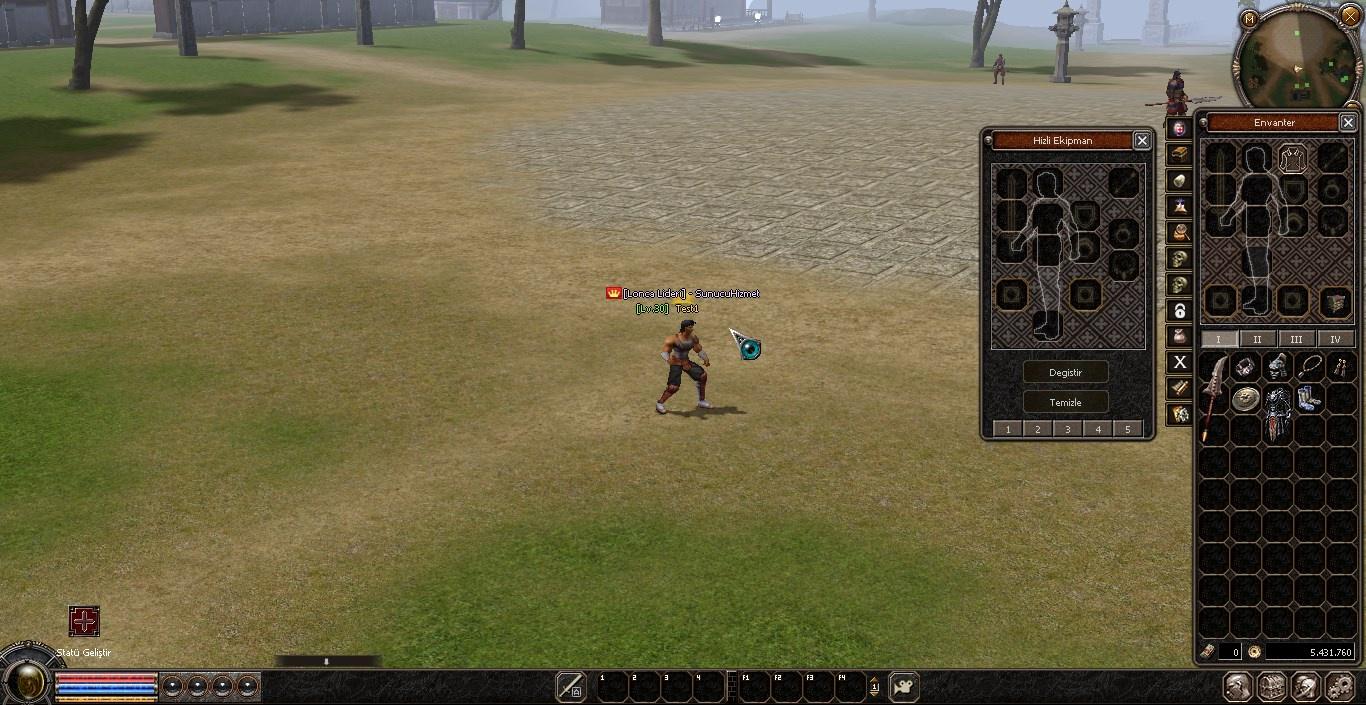1366x705 pixels.
Task: Click the Temizle button
Action: click(1065, 402)
